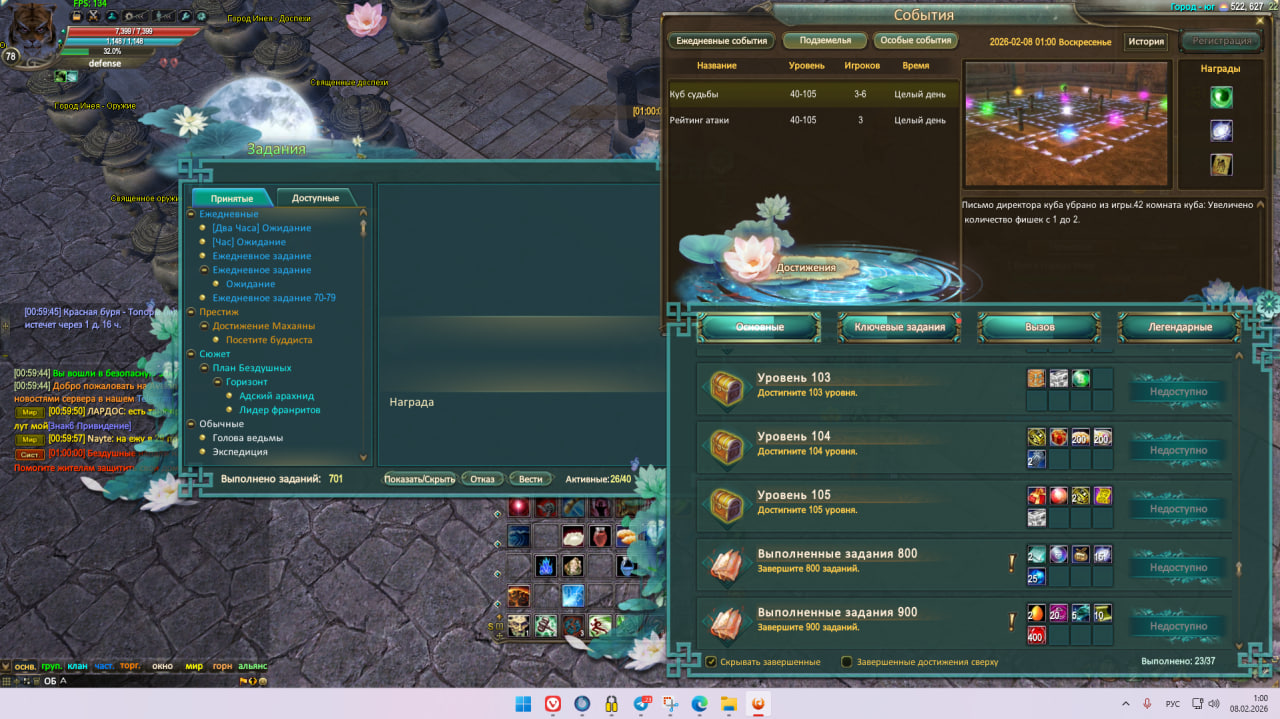The height and width of the screenshot is (719, 1280).
Task: Open the Принятые quests tab
Action: (232, 198)
